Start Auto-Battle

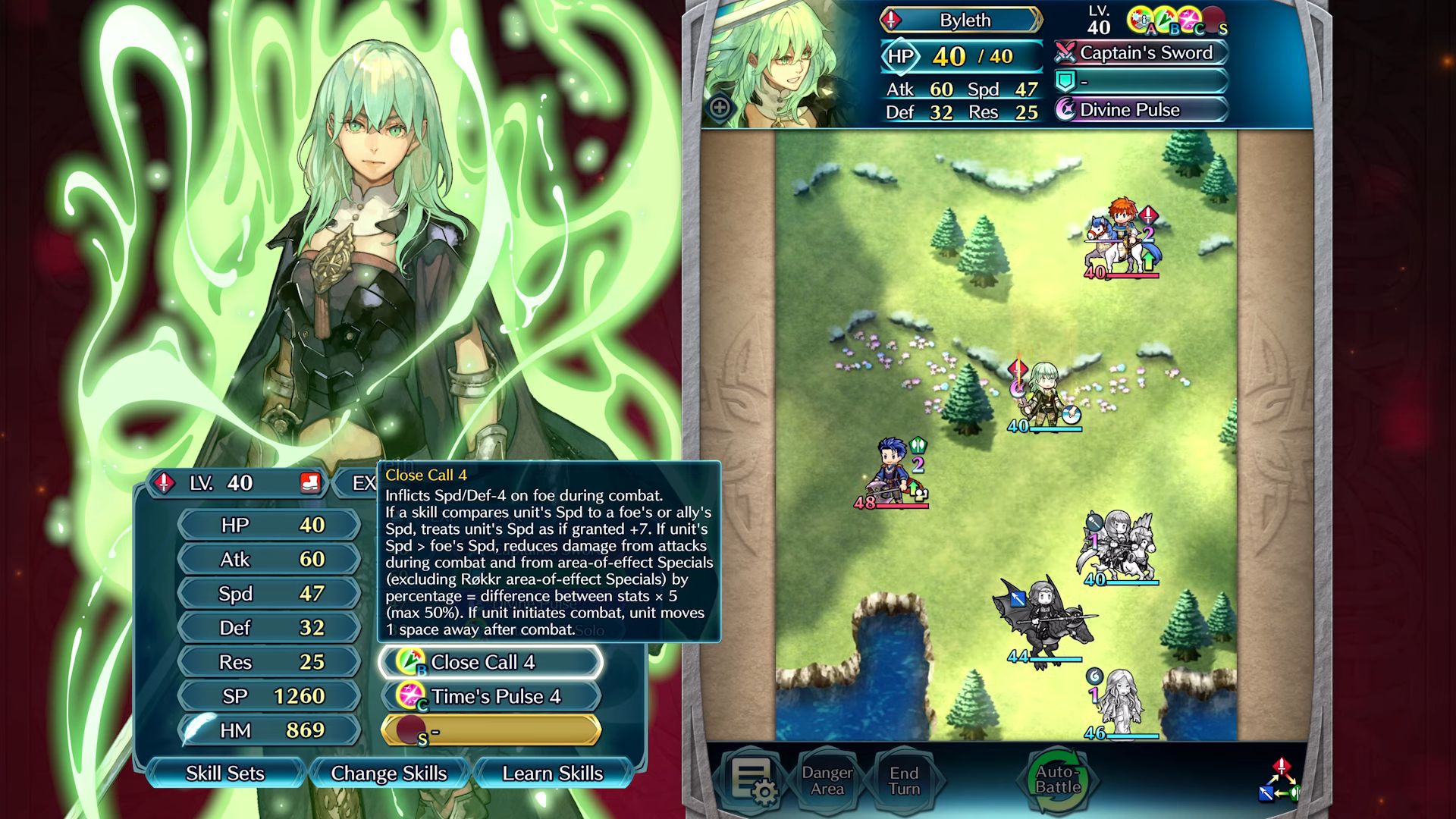(1058, 780)
